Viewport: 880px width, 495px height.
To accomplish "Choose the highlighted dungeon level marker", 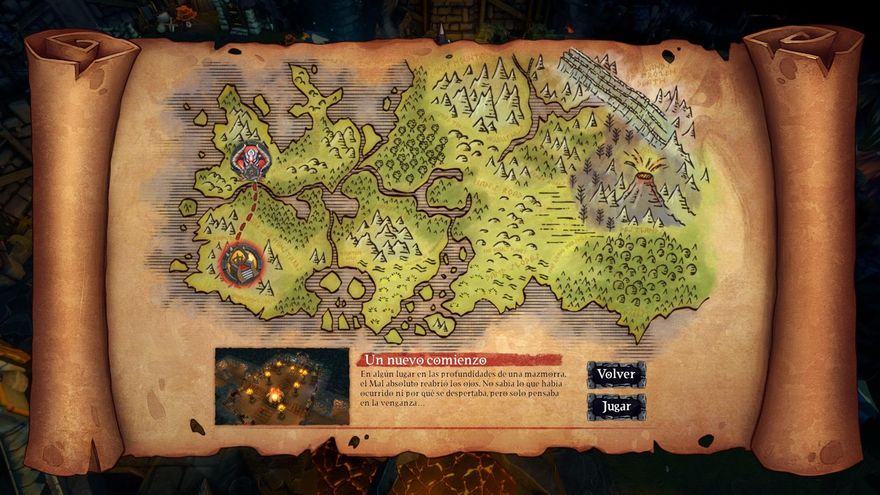I will click(241, 263).
